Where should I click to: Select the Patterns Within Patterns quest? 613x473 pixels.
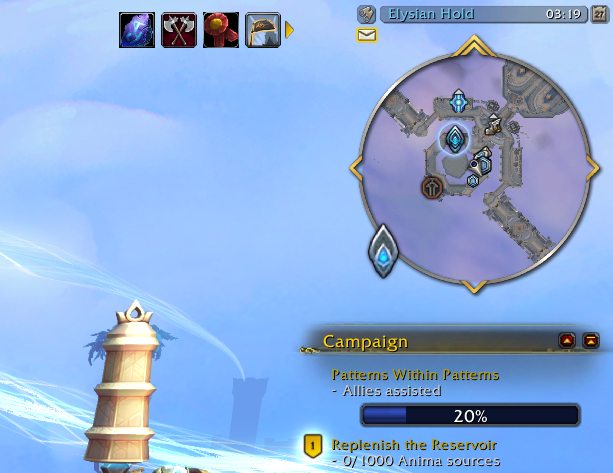tap(415, 375)
